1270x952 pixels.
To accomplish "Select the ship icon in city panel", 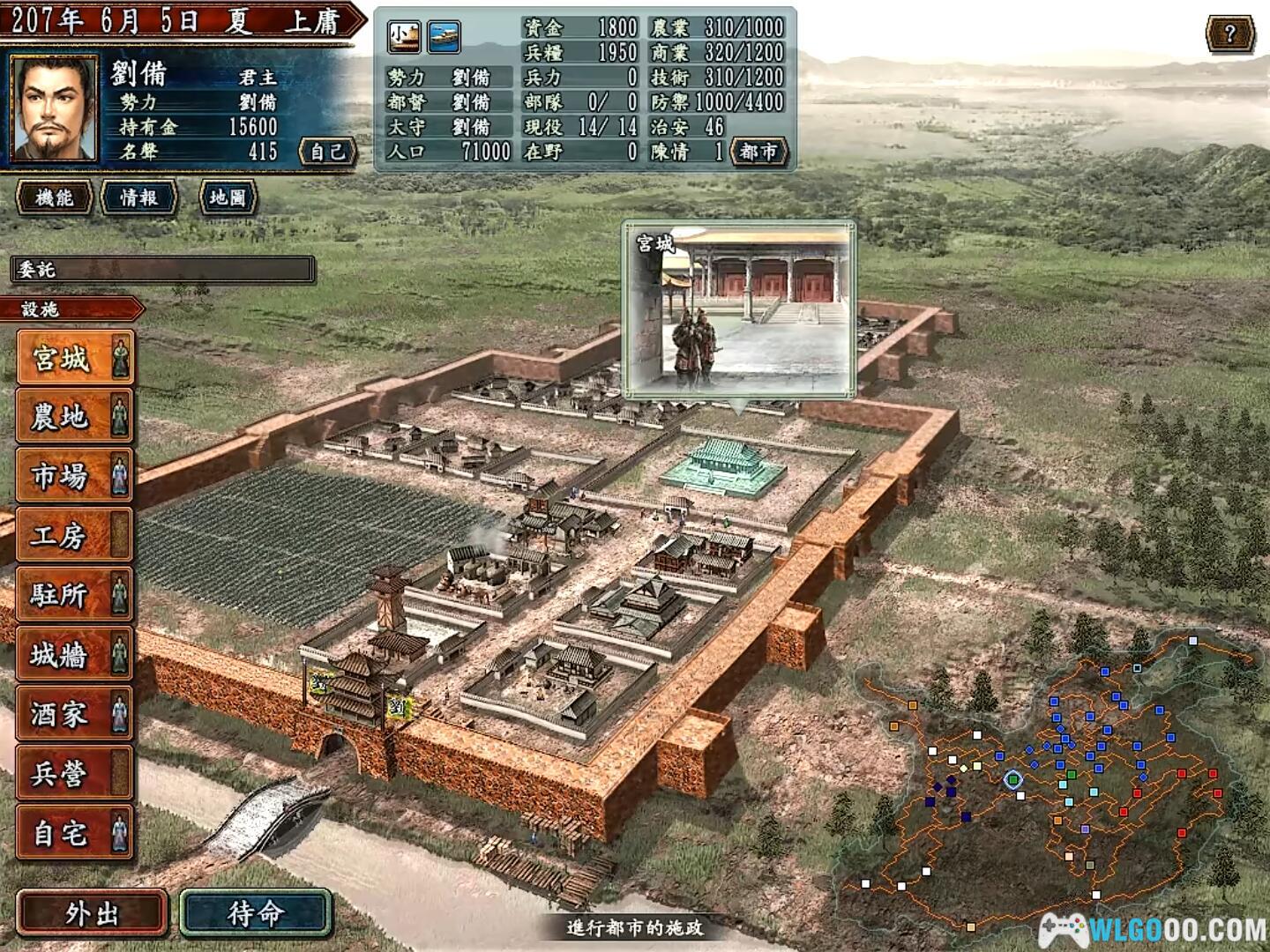I will pyautogui.click(x=444, y=36).
